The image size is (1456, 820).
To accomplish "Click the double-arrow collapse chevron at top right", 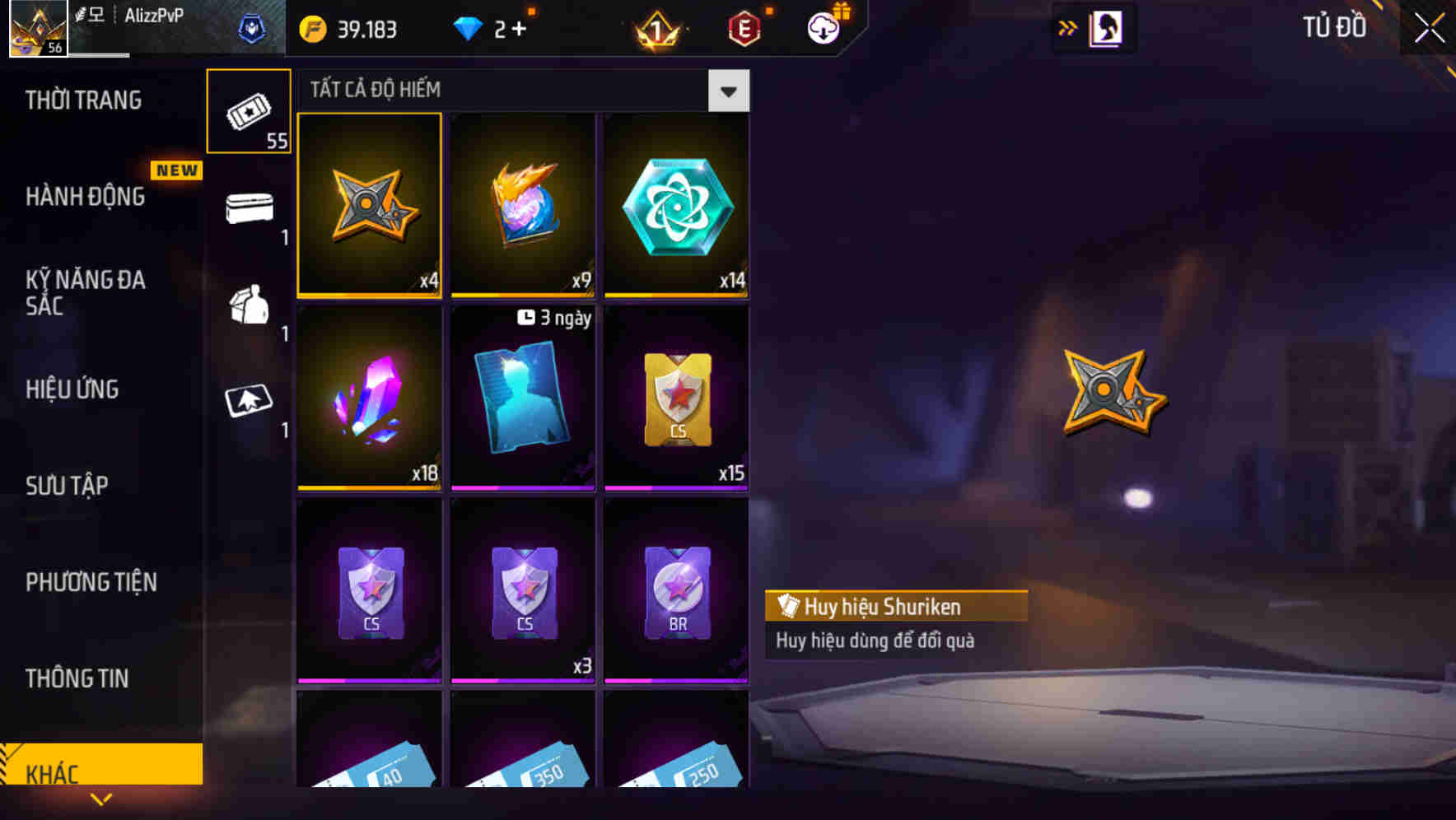I will pos(1068,27).
